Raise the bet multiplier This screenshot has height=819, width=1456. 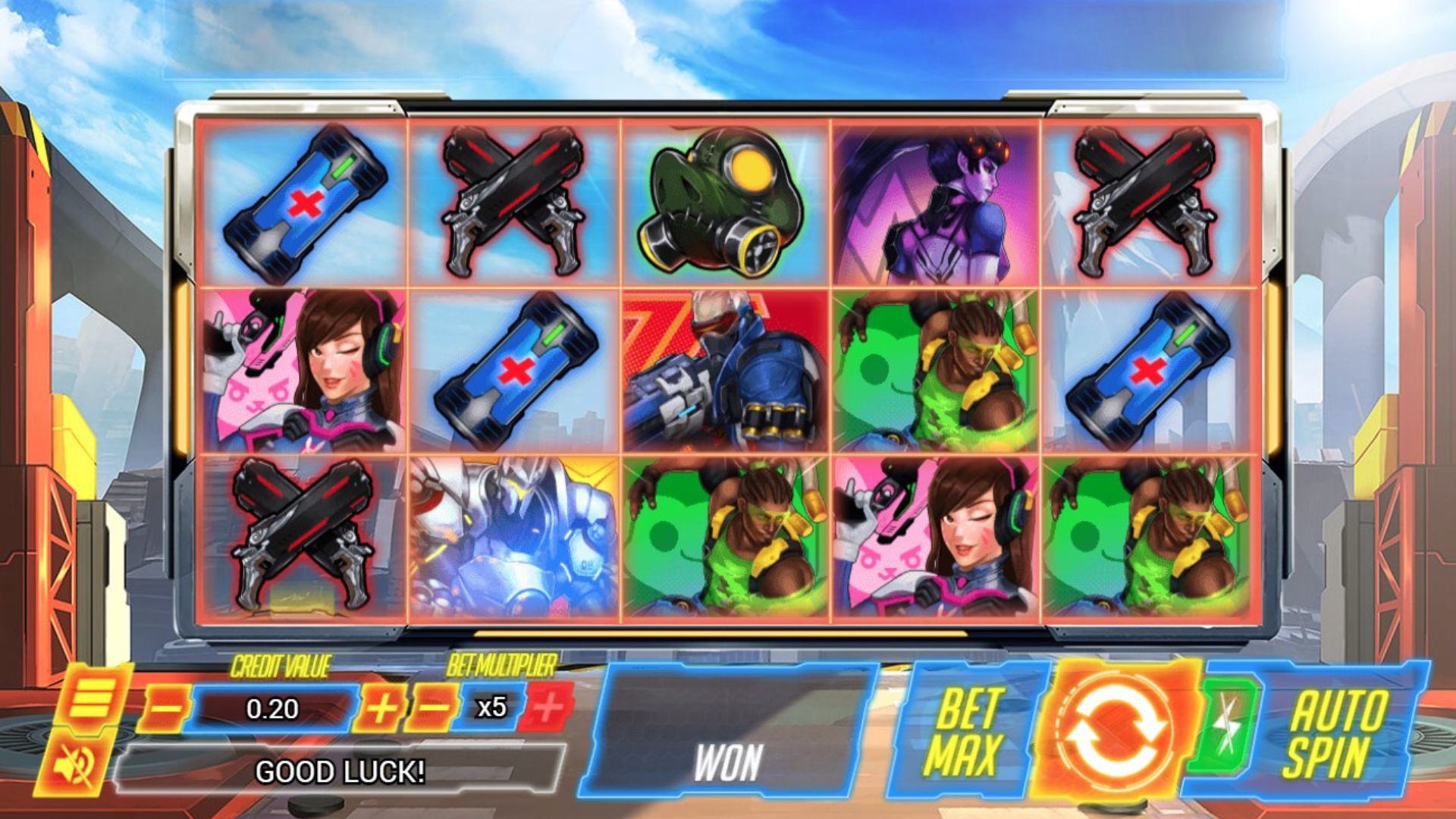click(549, 708)
